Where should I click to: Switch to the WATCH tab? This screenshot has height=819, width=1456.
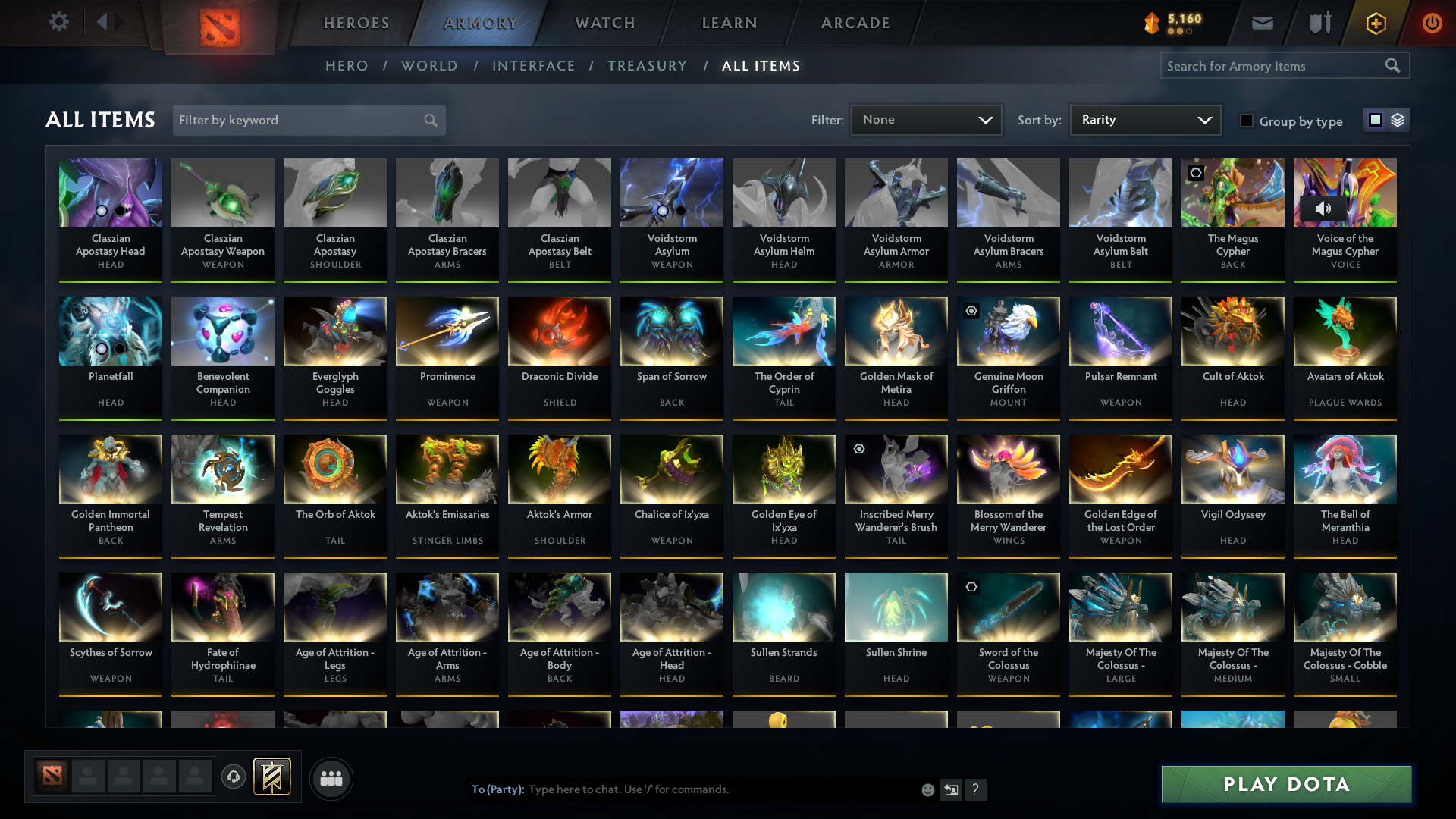pos(604,23)
